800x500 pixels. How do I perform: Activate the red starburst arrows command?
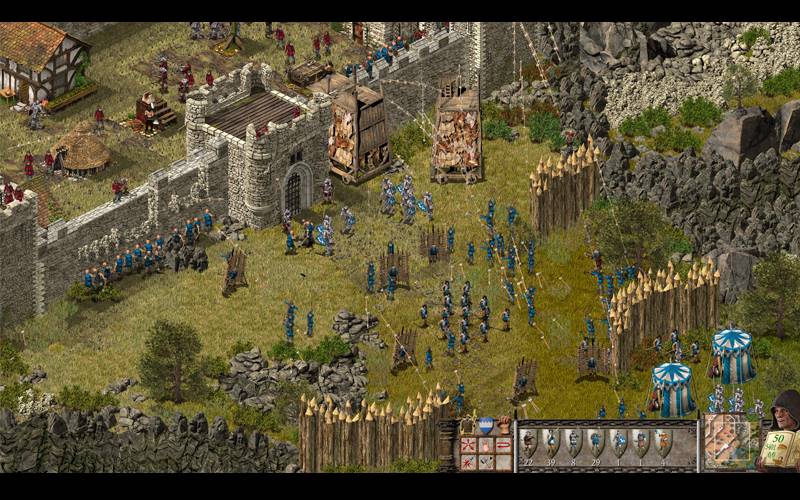[x=467, y=444]
